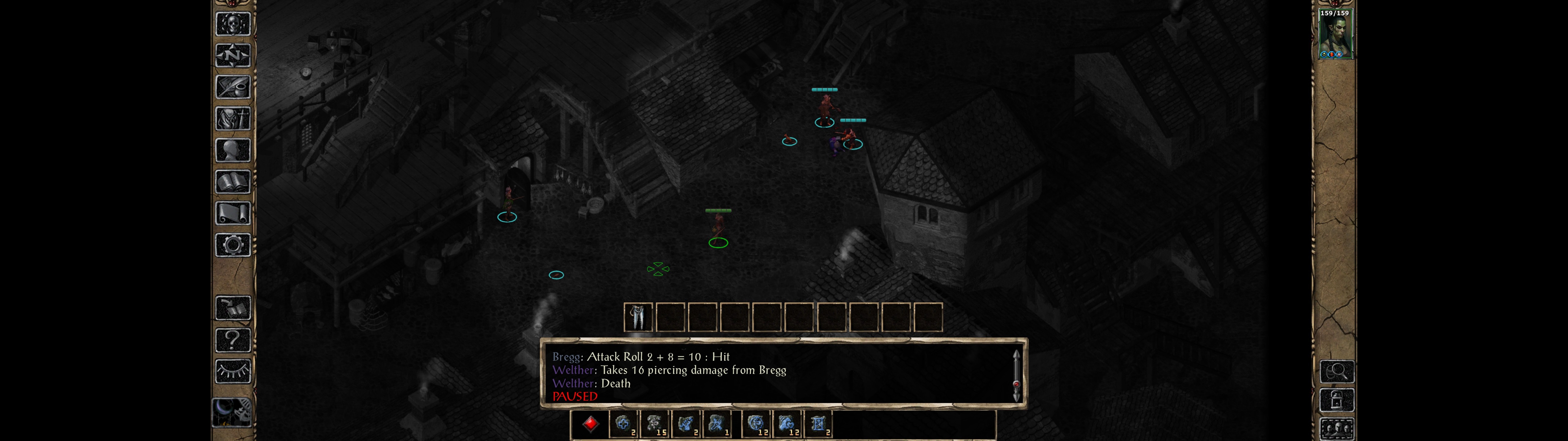Open the priest scroll button

[232, 214]
